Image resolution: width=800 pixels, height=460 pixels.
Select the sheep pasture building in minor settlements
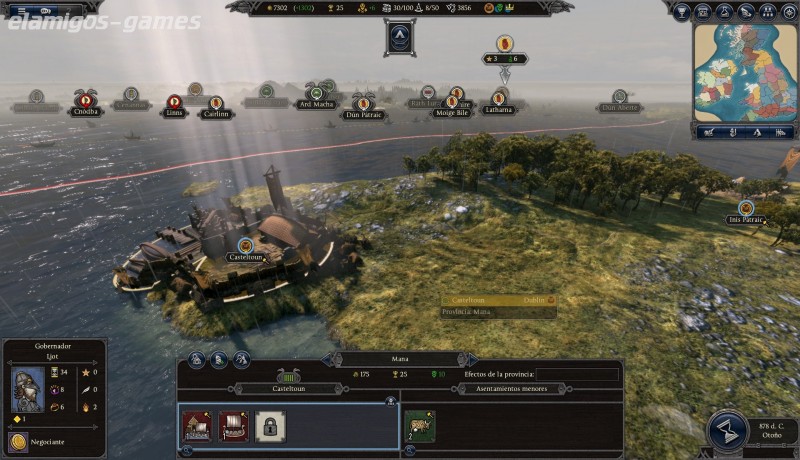419,424
